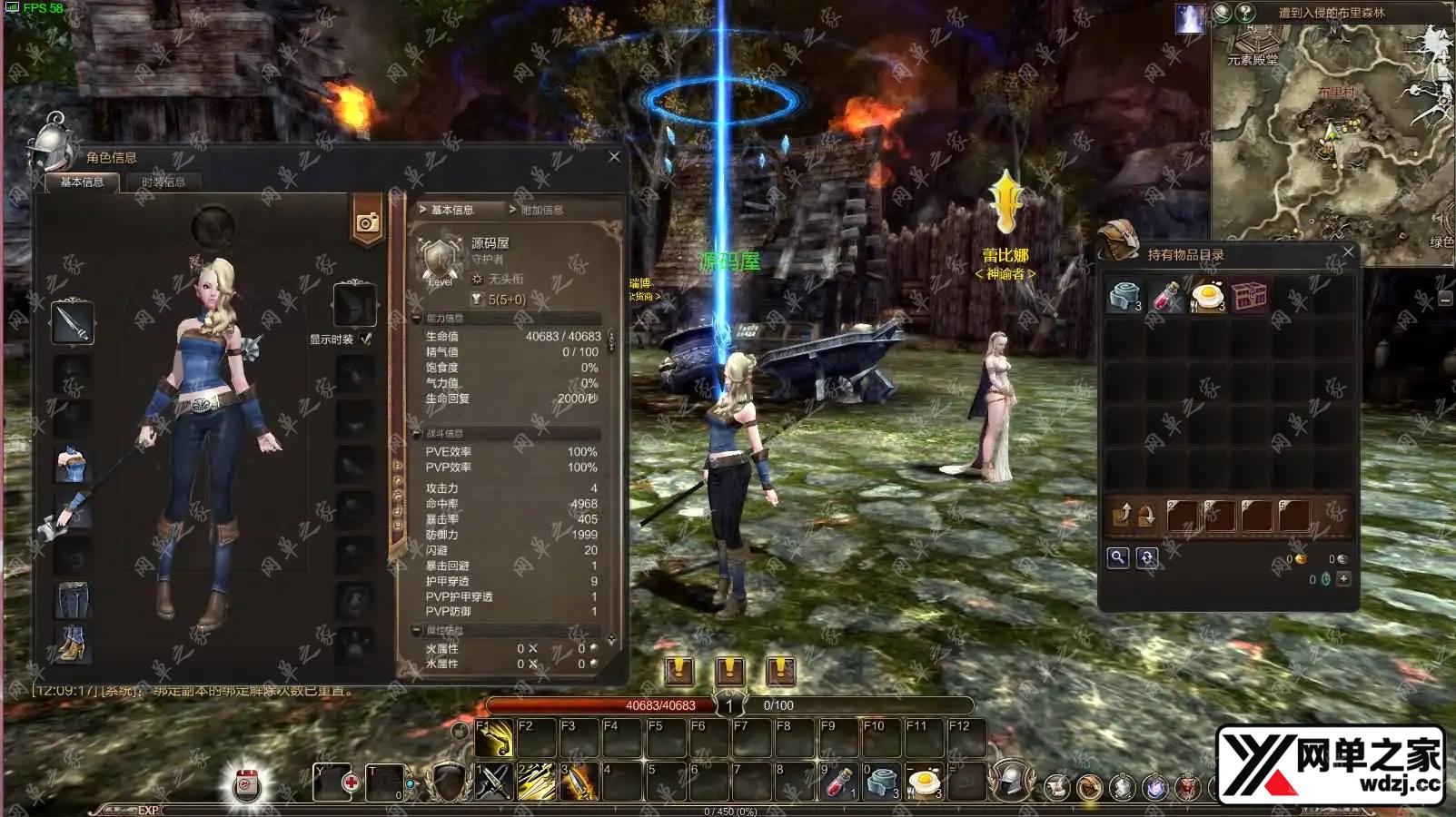Select the bandage roll in the inventory
The image size is (1456, 817).
click(1124, 296)
